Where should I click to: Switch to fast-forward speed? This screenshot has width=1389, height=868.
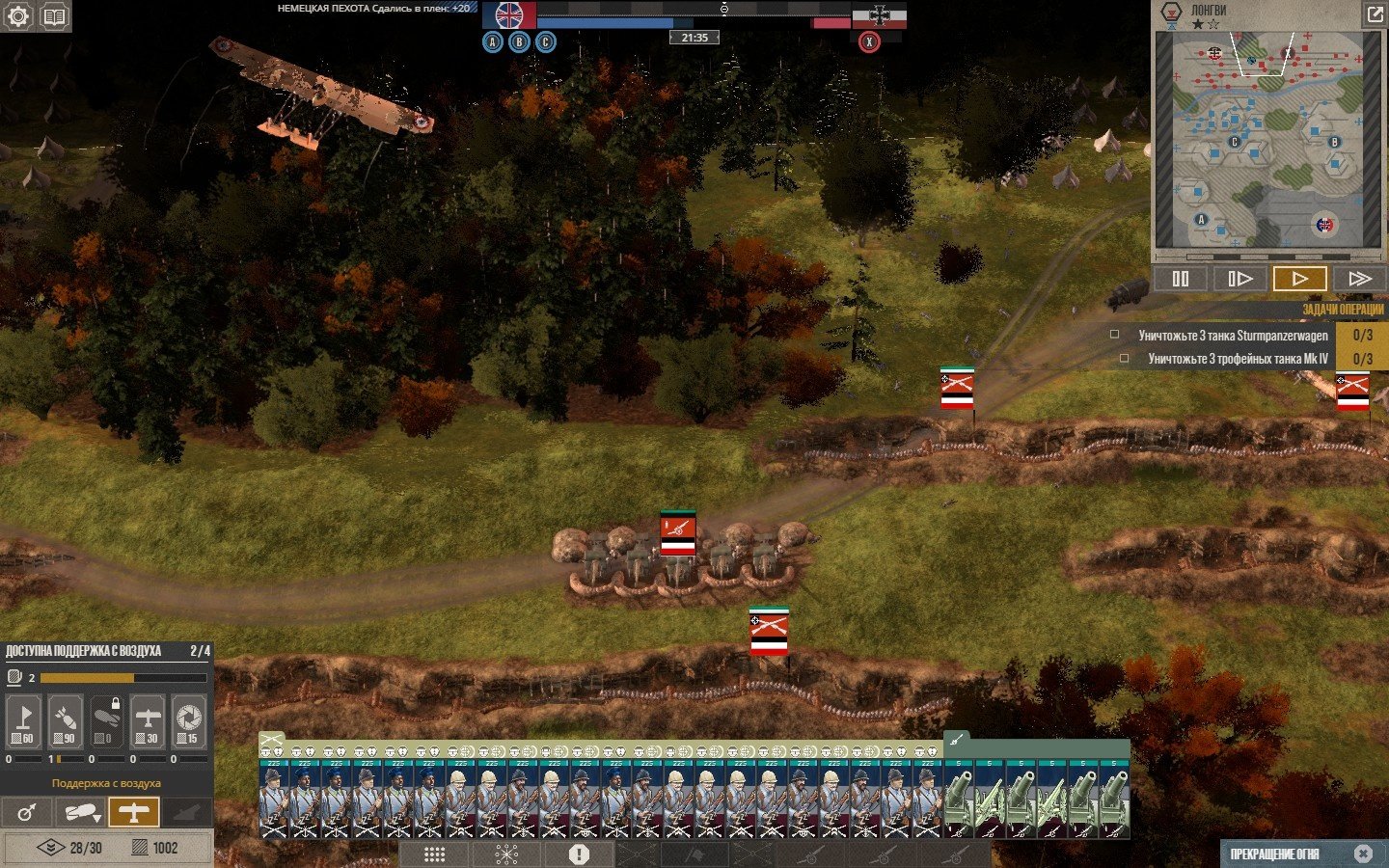[1359, 279]
